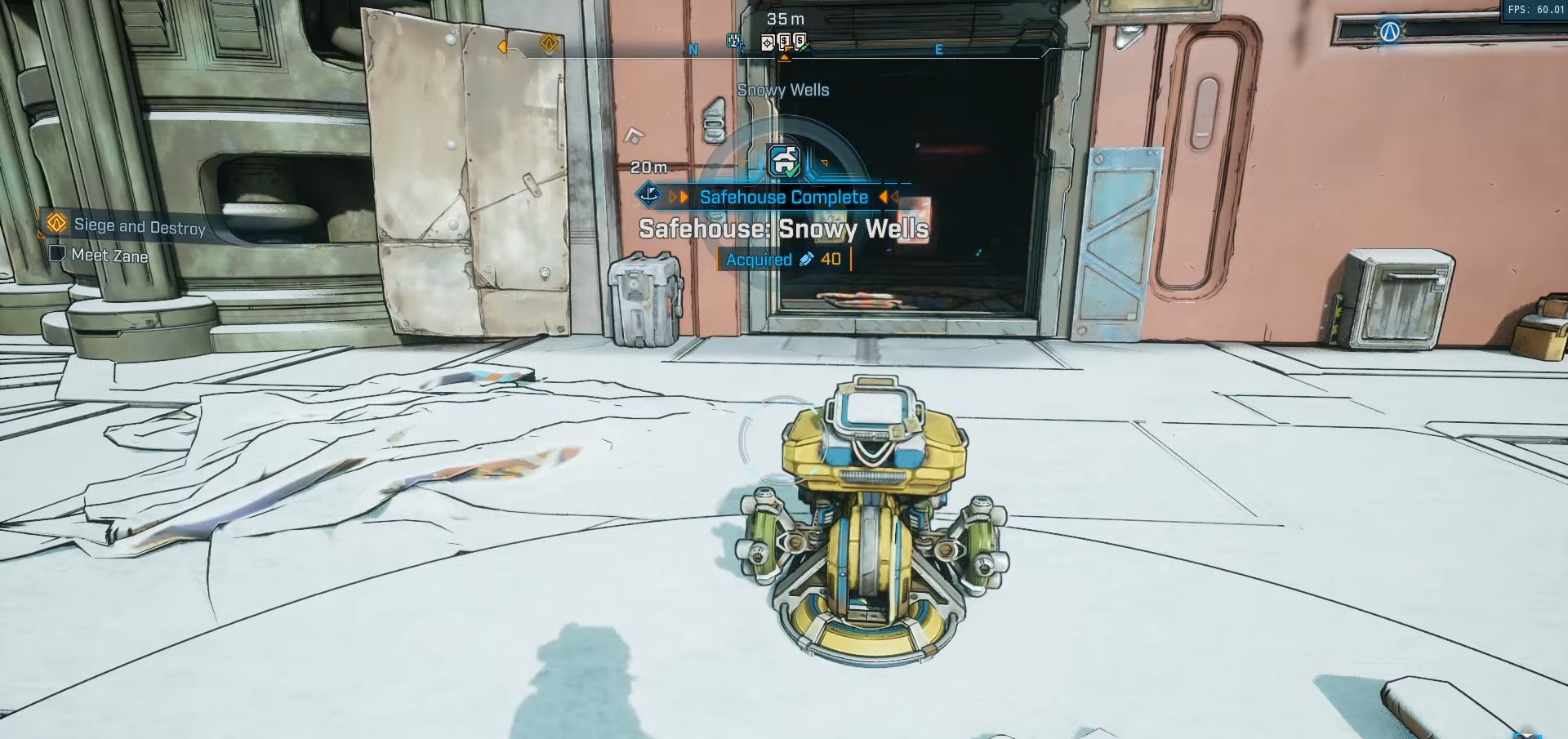This screenshot has height=739, width=1568.
Task: Select the blue hand-shaped marker on the compass
Action: [x=734, y=41]
